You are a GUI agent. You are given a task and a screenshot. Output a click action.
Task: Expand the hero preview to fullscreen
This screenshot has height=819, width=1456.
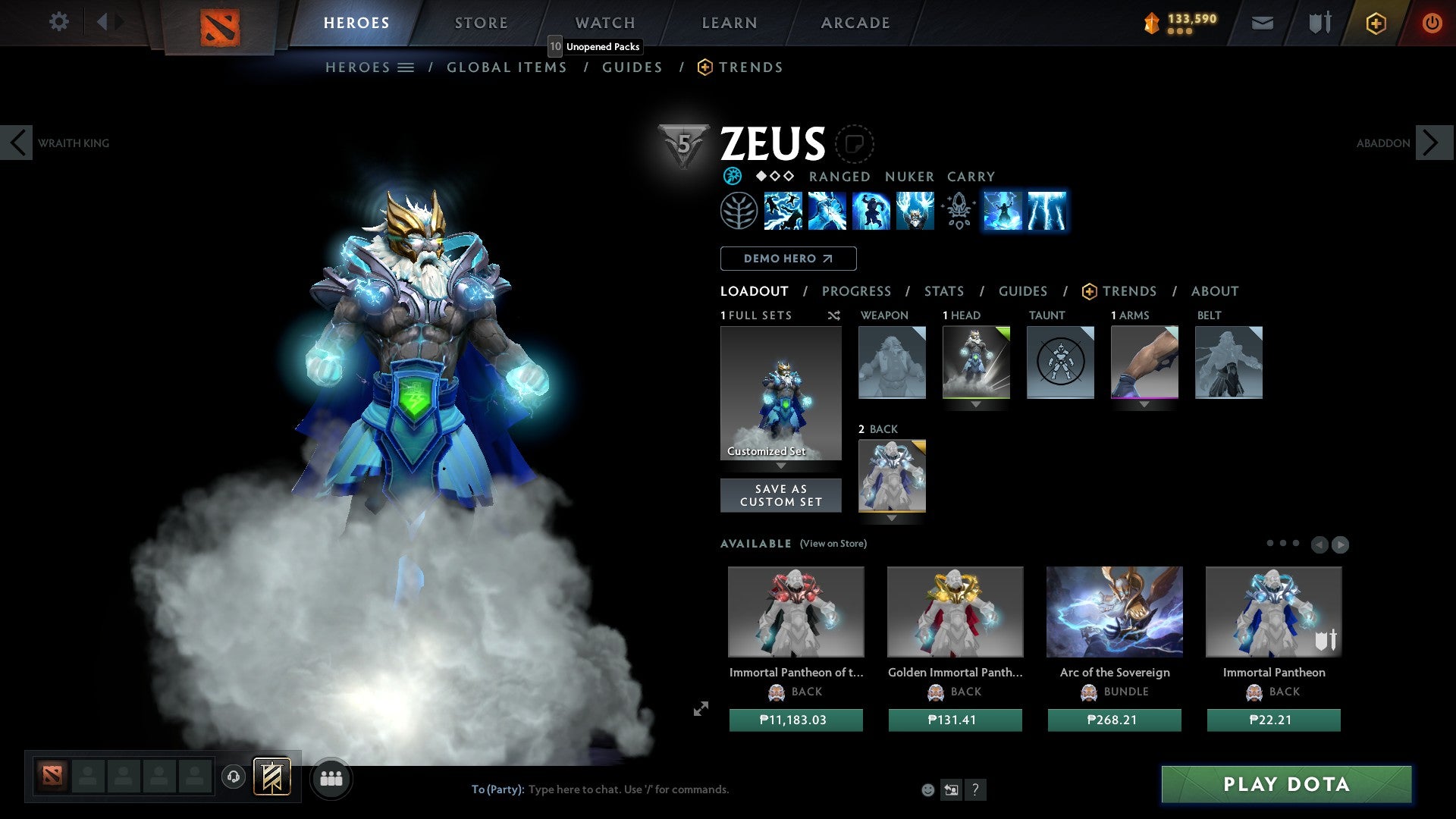(701, 708)
